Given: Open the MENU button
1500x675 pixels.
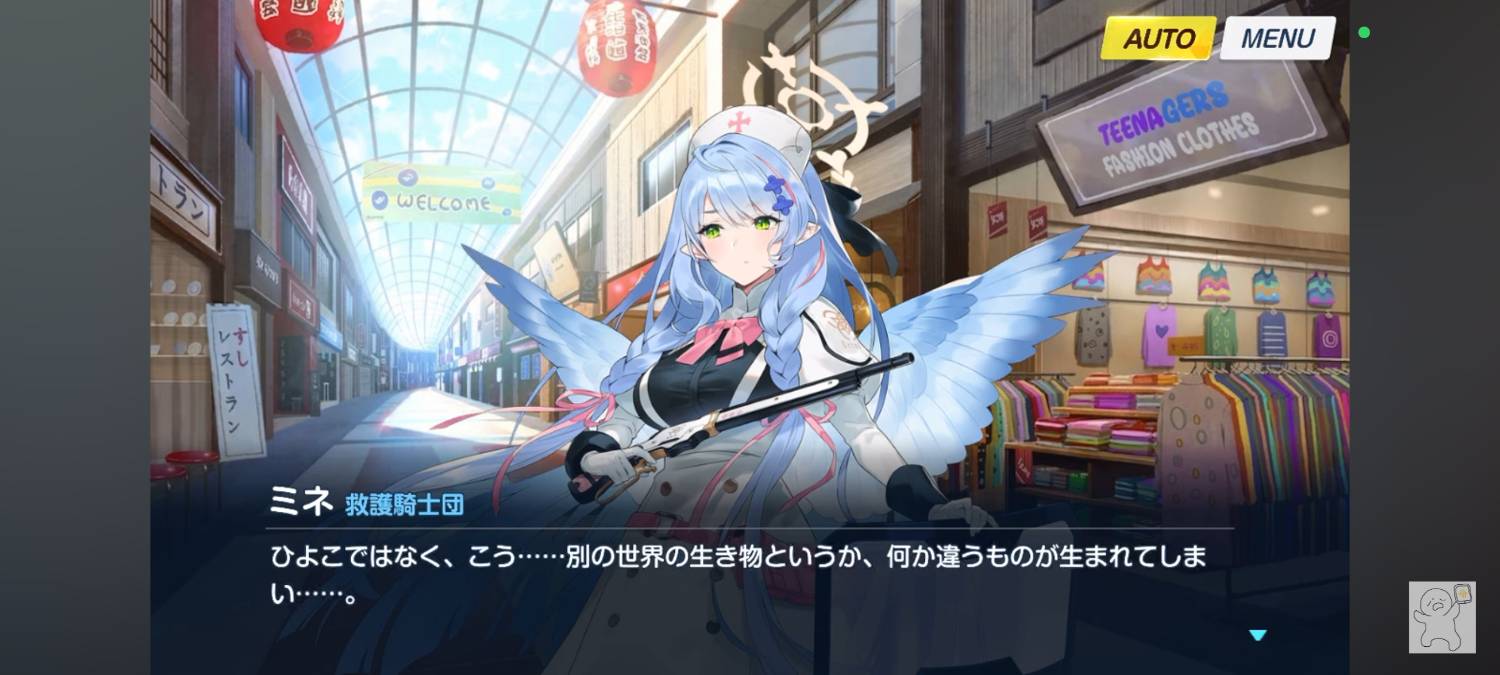Looking at the screenshot, I should [1277, 39].
